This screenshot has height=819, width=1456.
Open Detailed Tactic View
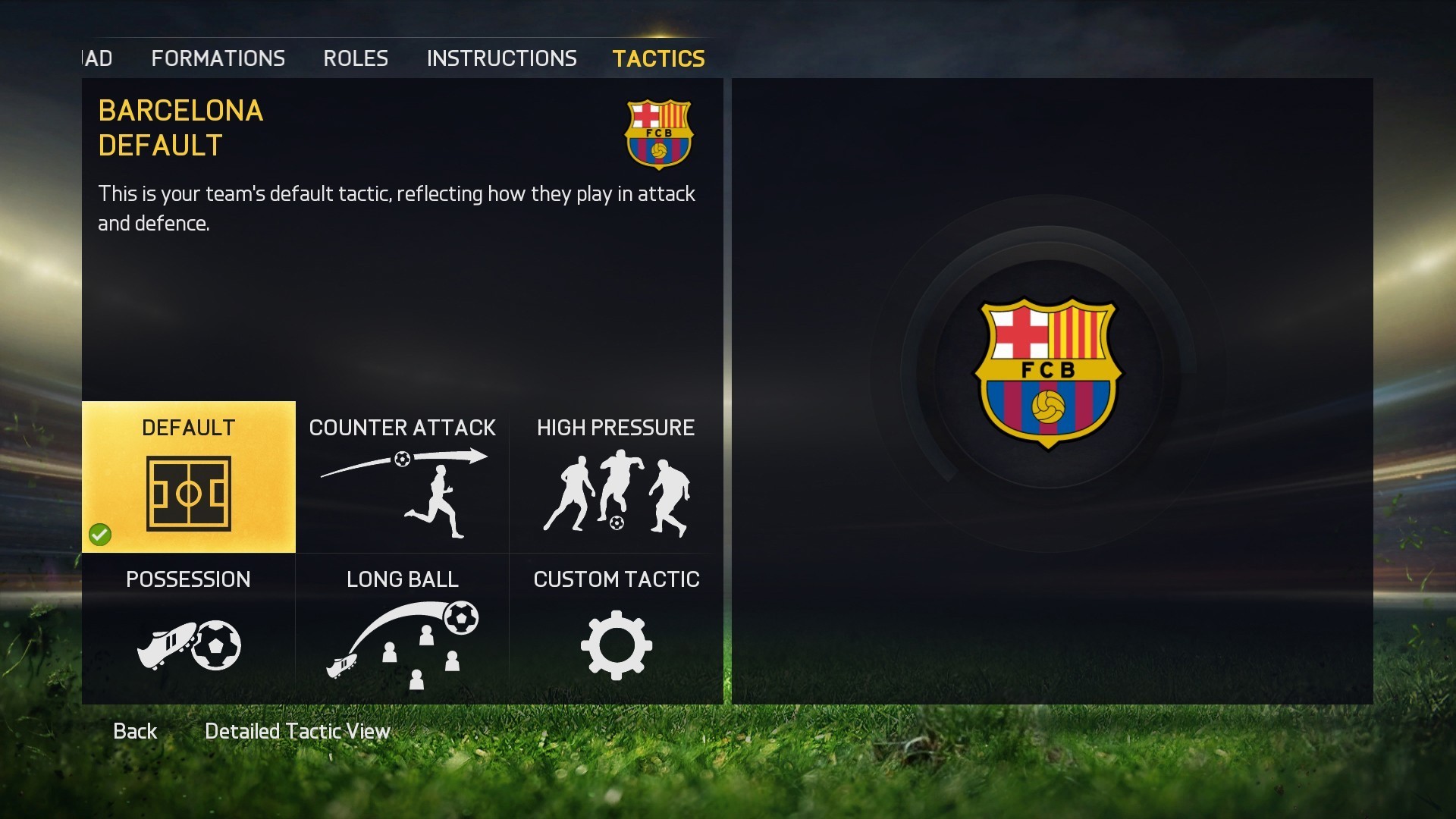[x=297, y=731]
